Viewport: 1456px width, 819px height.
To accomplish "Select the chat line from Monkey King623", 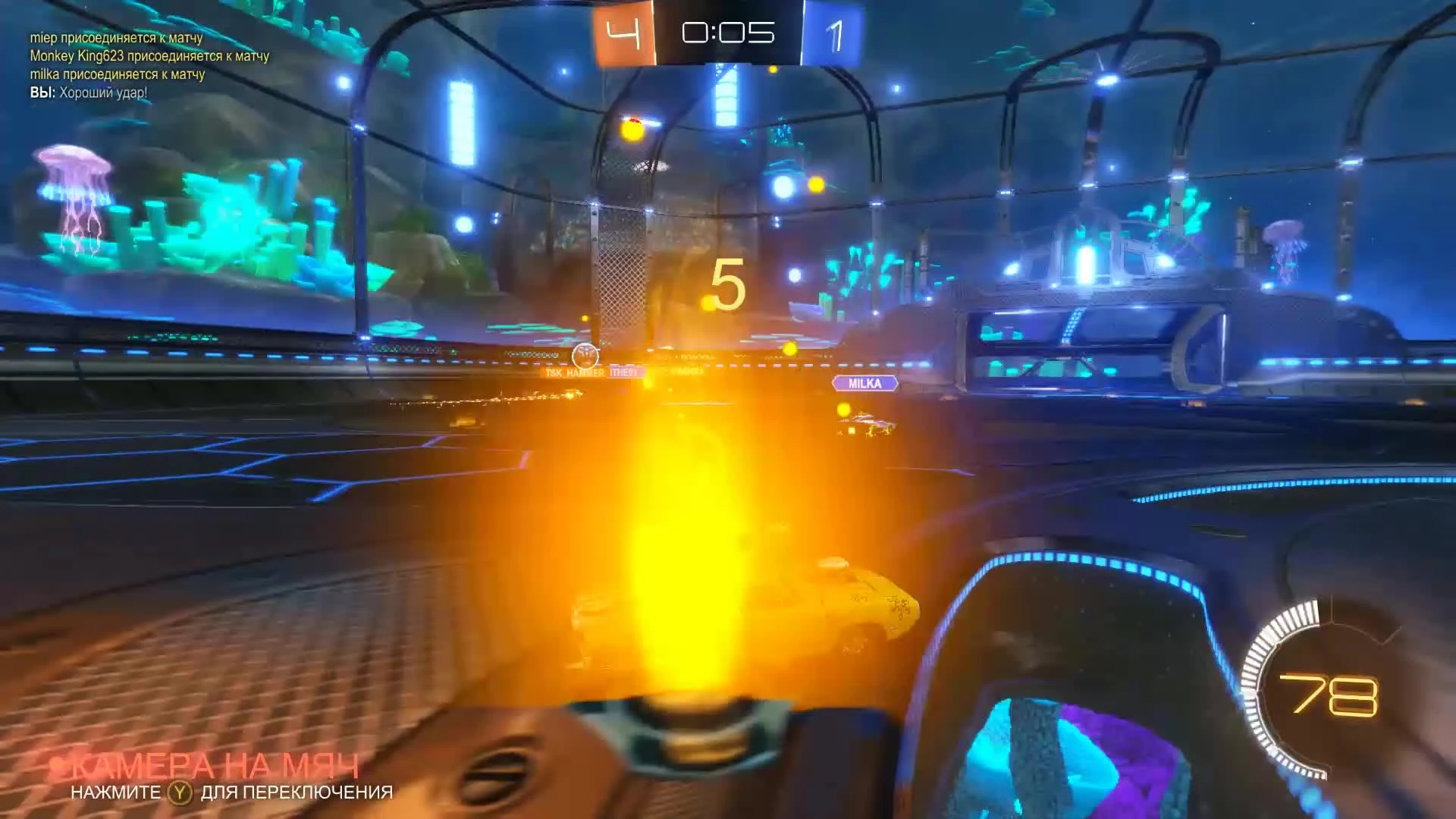I will pos(150,57).
